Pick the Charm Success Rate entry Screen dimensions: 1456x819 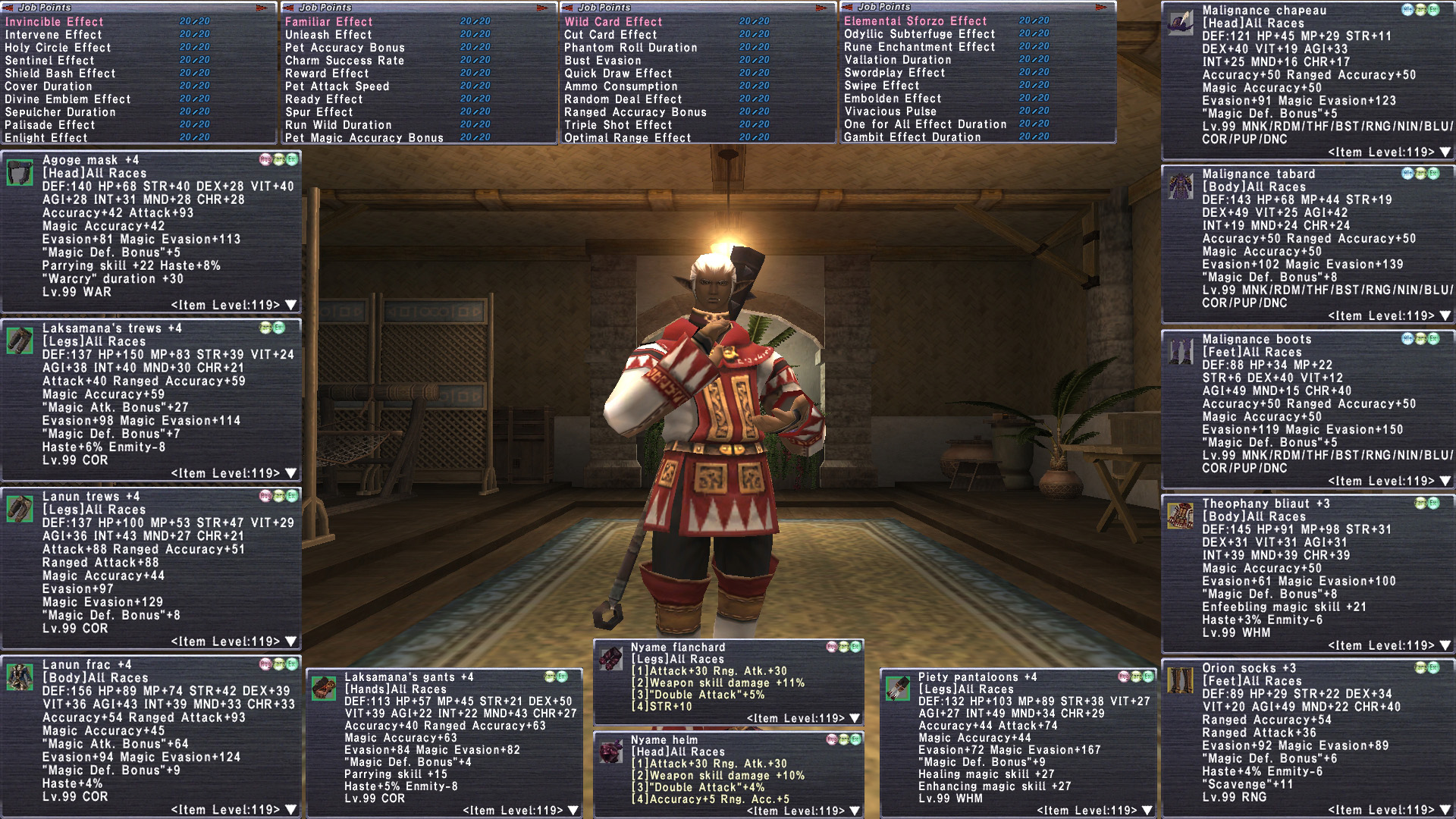point(344,61)
